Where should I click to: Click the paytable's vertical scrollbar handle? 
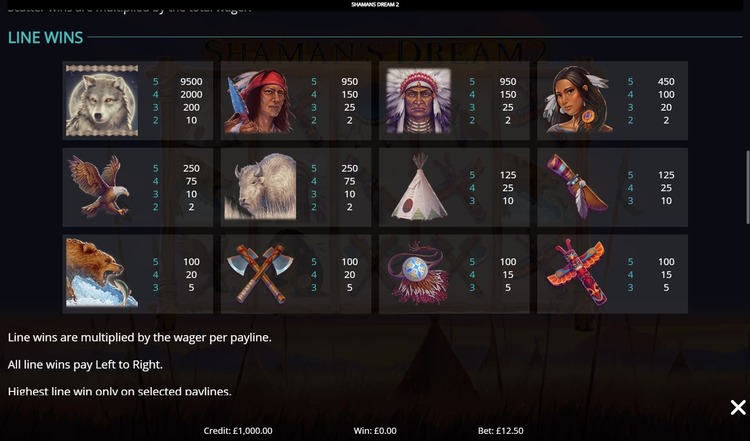(x=746, y=187)
